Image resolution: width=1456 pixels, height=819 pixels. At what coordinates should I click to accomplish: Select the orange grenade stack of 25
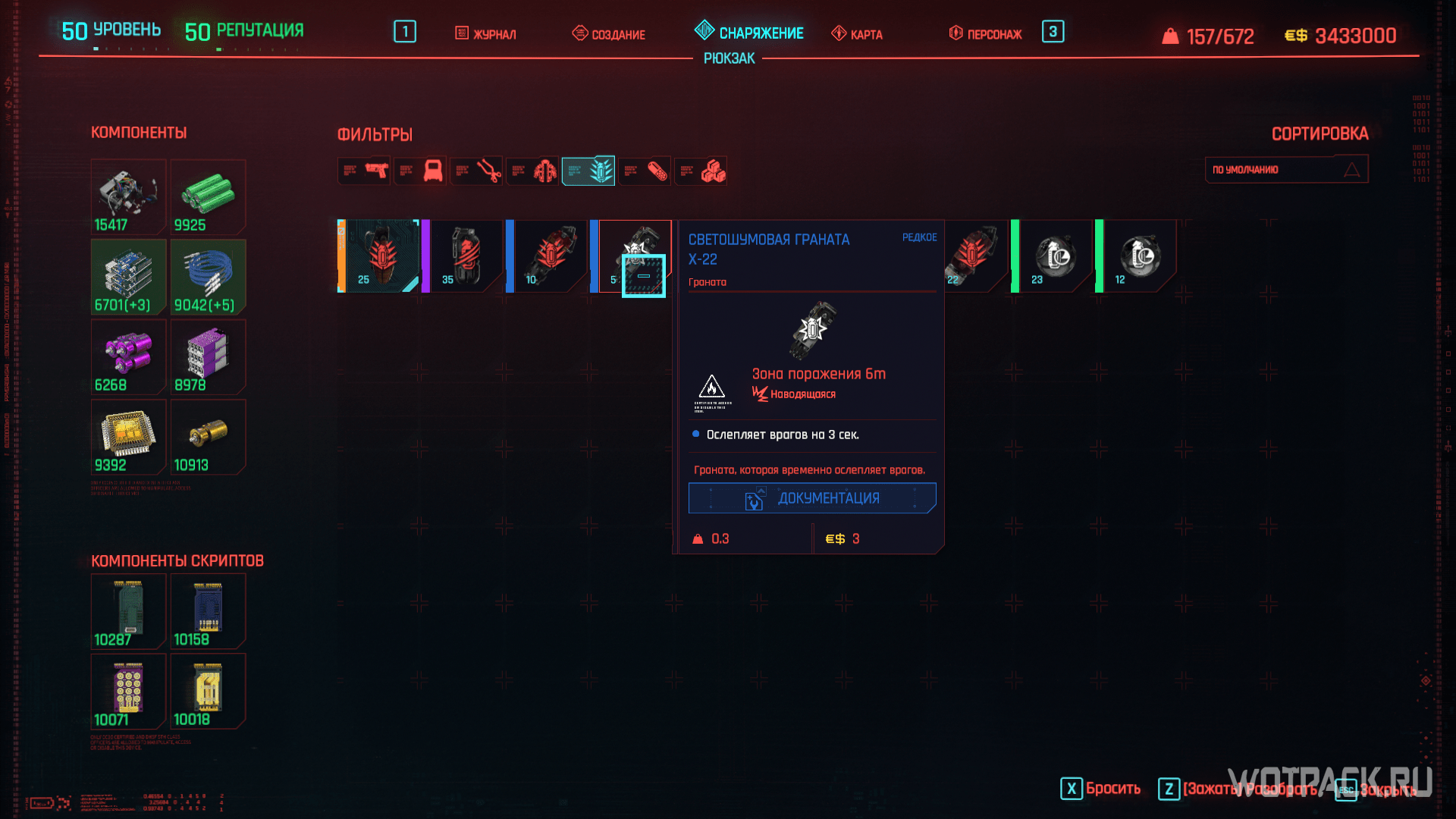379,256
